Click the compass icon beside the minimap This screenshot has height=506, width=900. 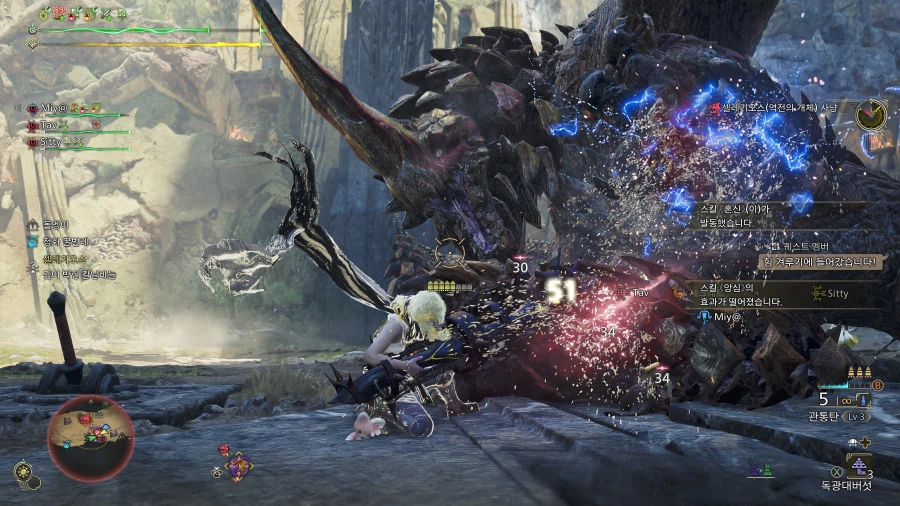[22, 471]
